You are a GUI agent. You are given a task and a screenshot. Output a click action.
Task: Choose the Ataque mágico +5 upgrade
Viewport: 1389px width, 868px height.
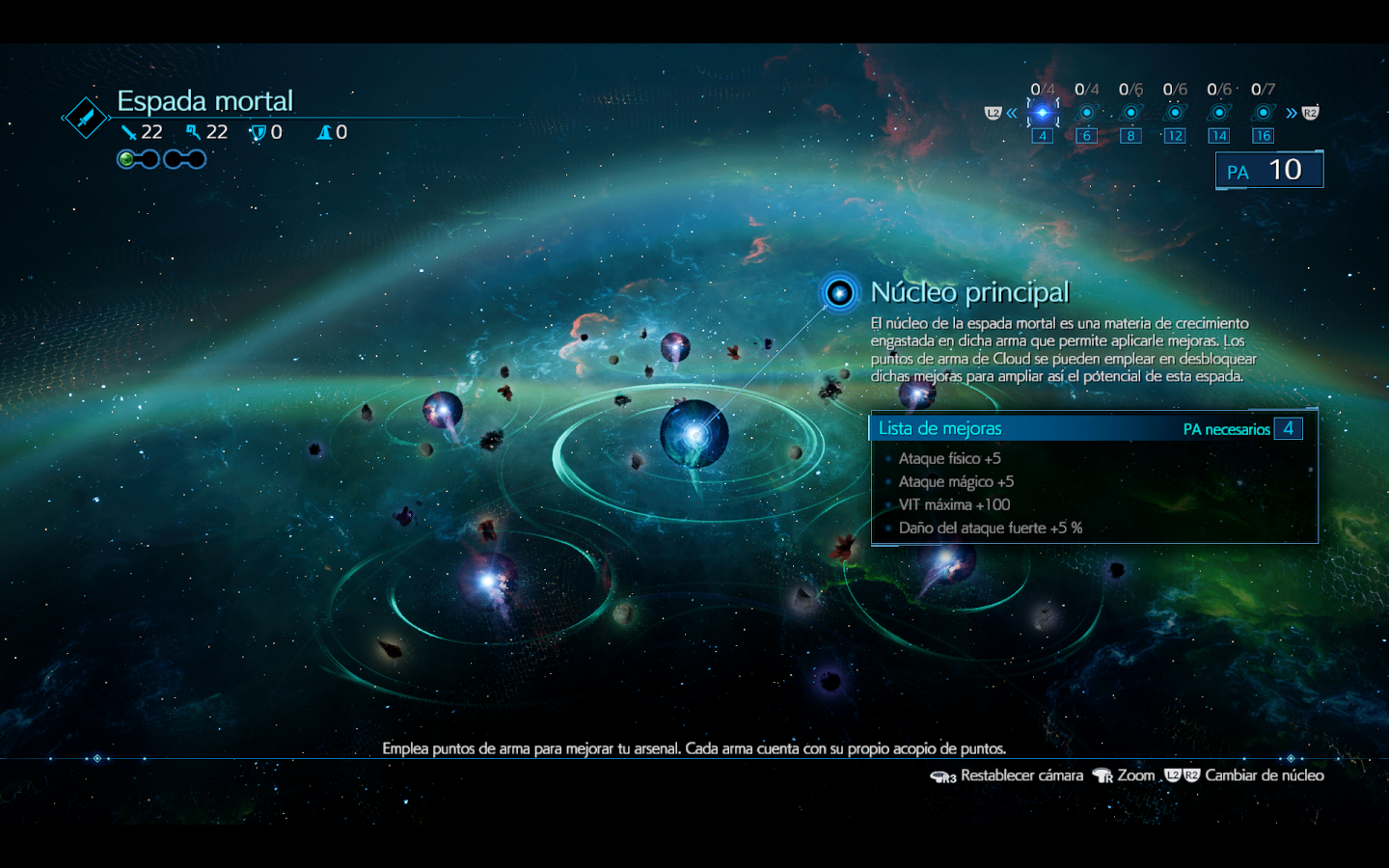[956, 481]
